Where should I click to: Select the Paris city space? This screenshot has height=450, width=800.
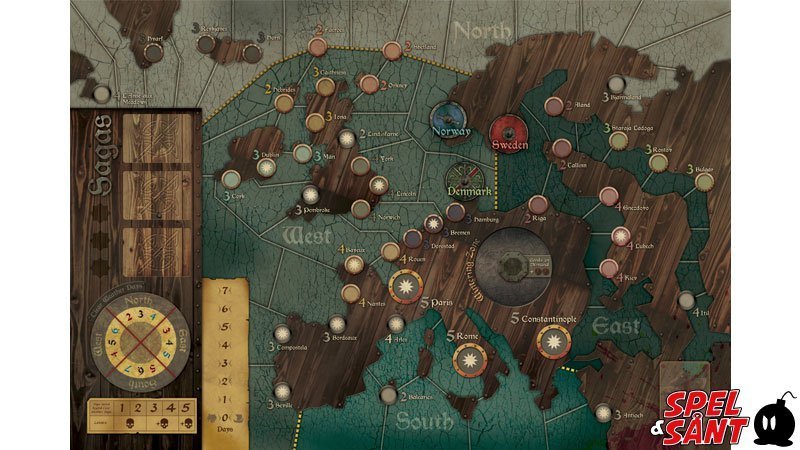406,288
